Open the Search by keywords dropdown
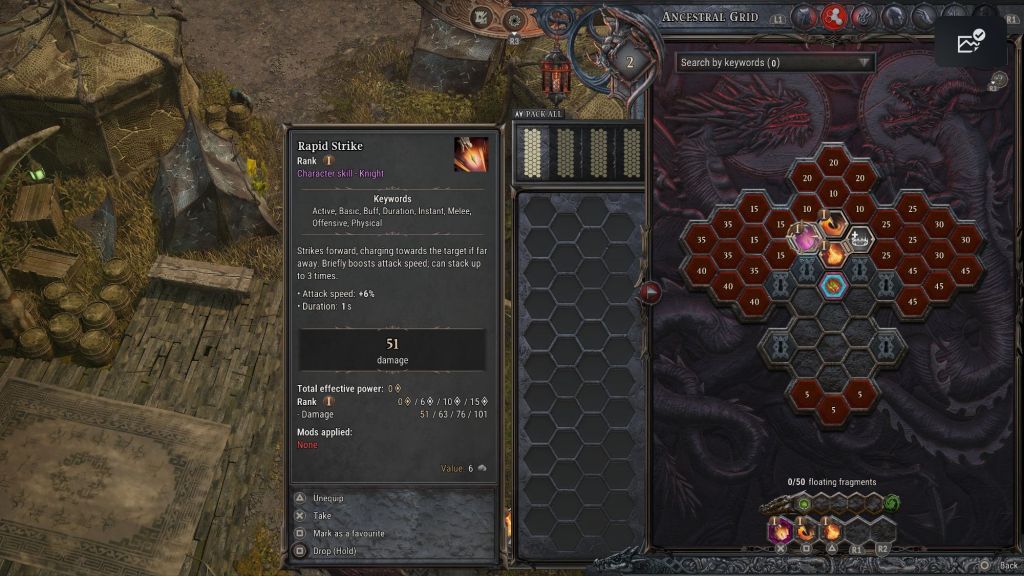This screenshot has width=1024, height=576. [775, 62]
